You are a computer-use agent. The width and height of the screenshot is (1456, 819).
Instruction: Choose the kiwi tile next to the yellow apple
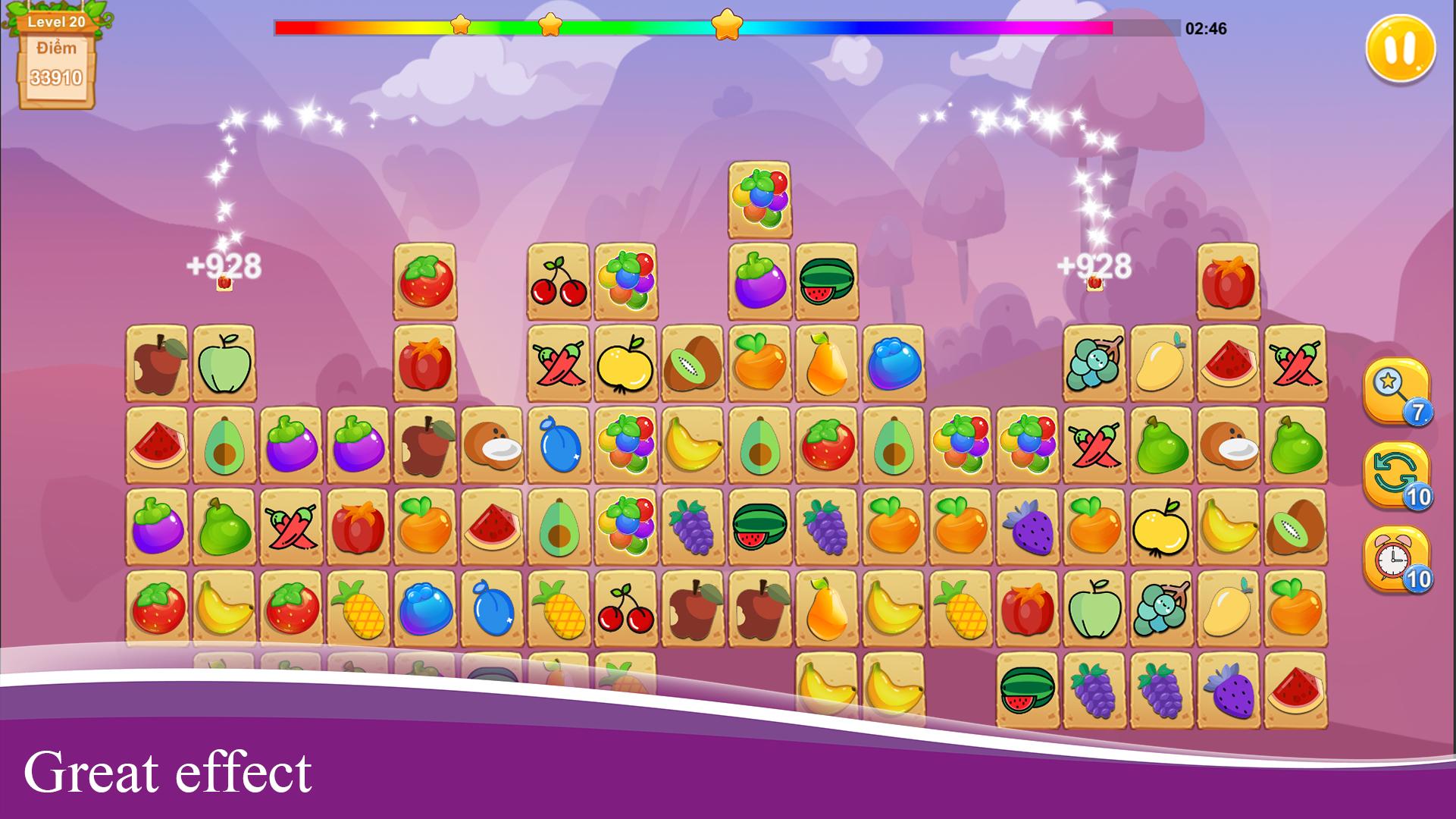[x=693, y=363]
